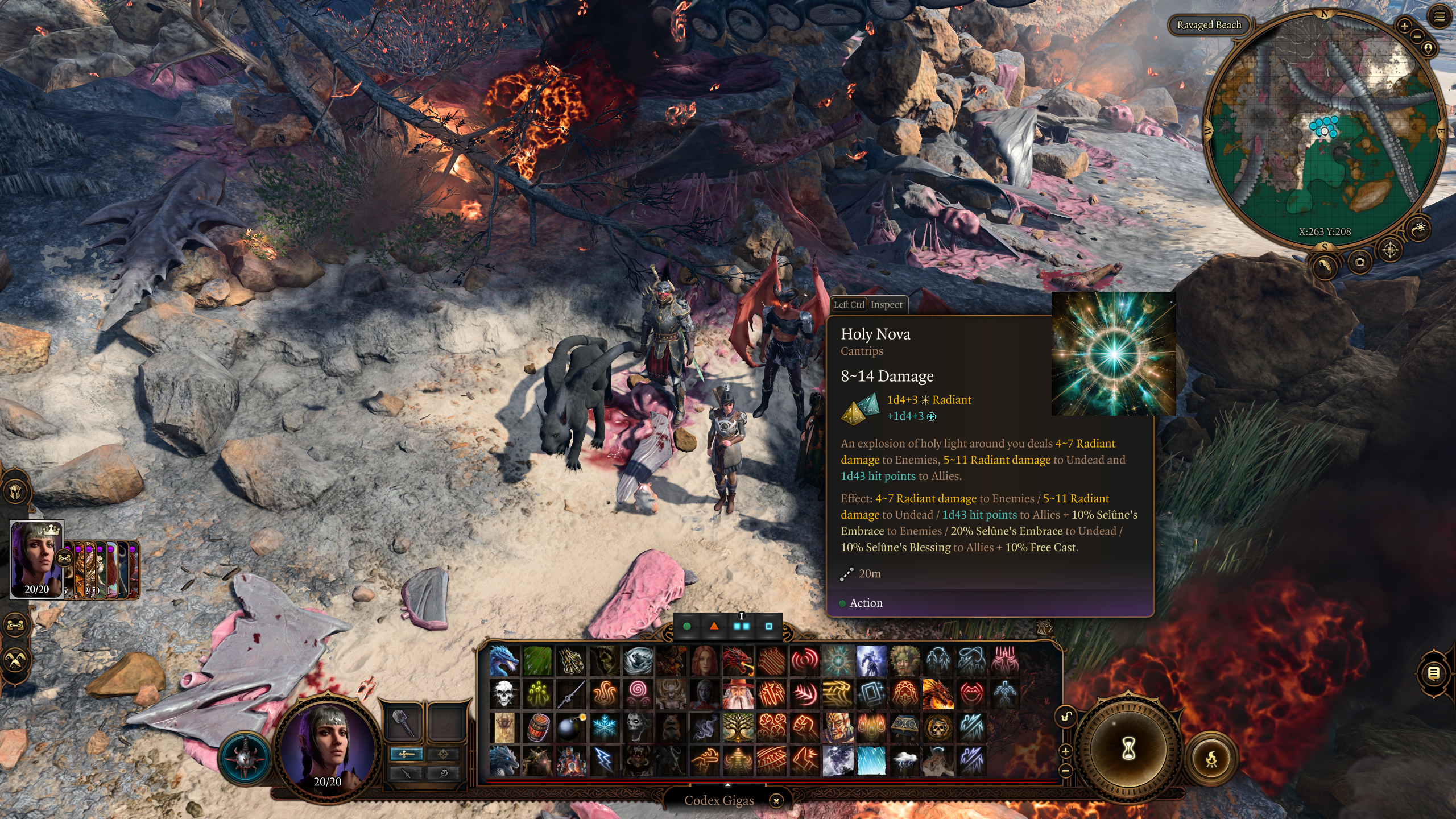The width and height of the screenshot is (1456, 819).
Task: Zoom in on the minimap
Action: [1404, 26]
